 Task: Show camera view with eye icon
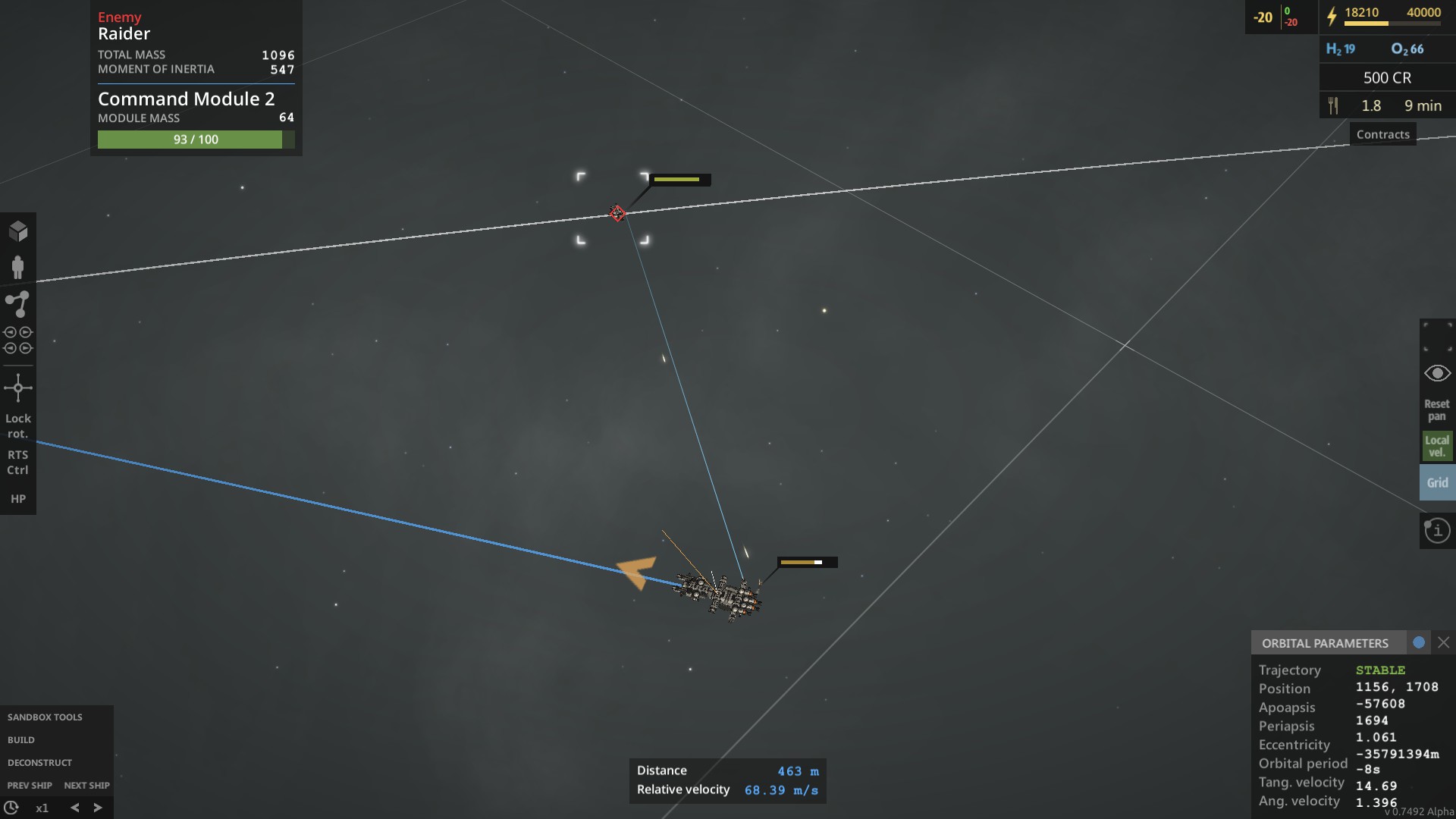1438,372
